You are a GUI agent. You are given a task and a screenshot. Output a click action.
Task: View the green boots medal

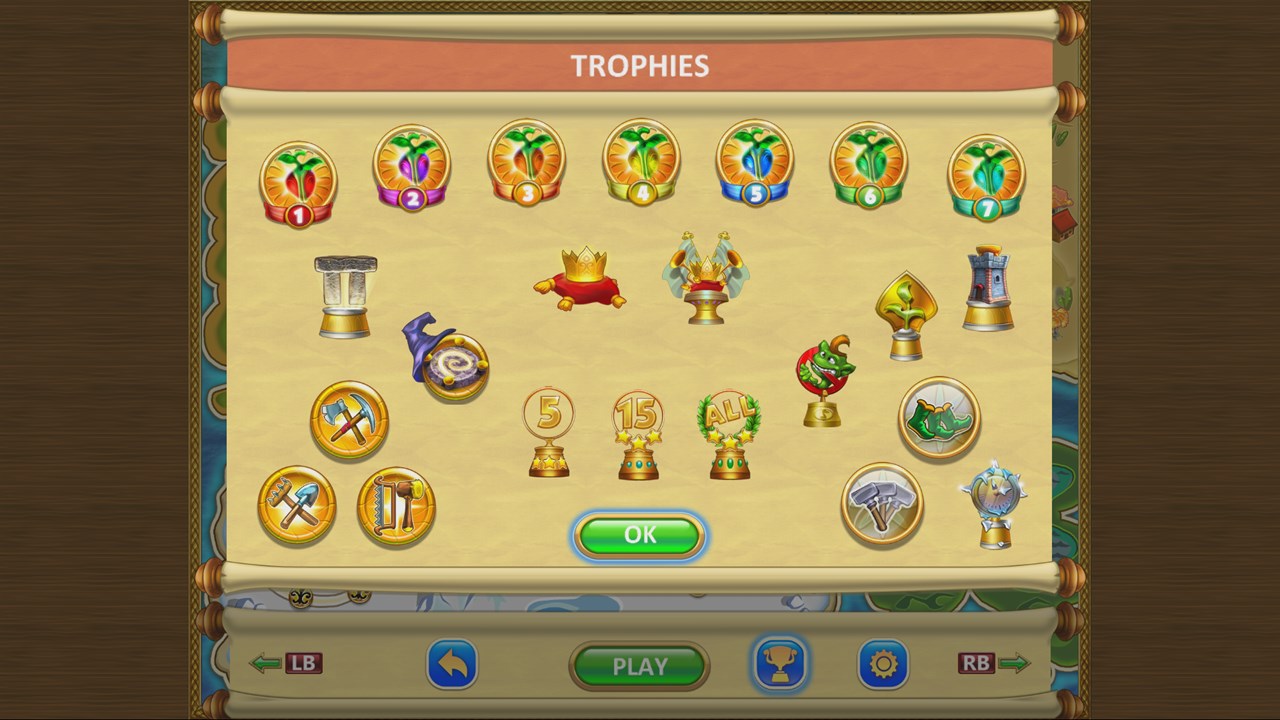click(x=939, y=418)
